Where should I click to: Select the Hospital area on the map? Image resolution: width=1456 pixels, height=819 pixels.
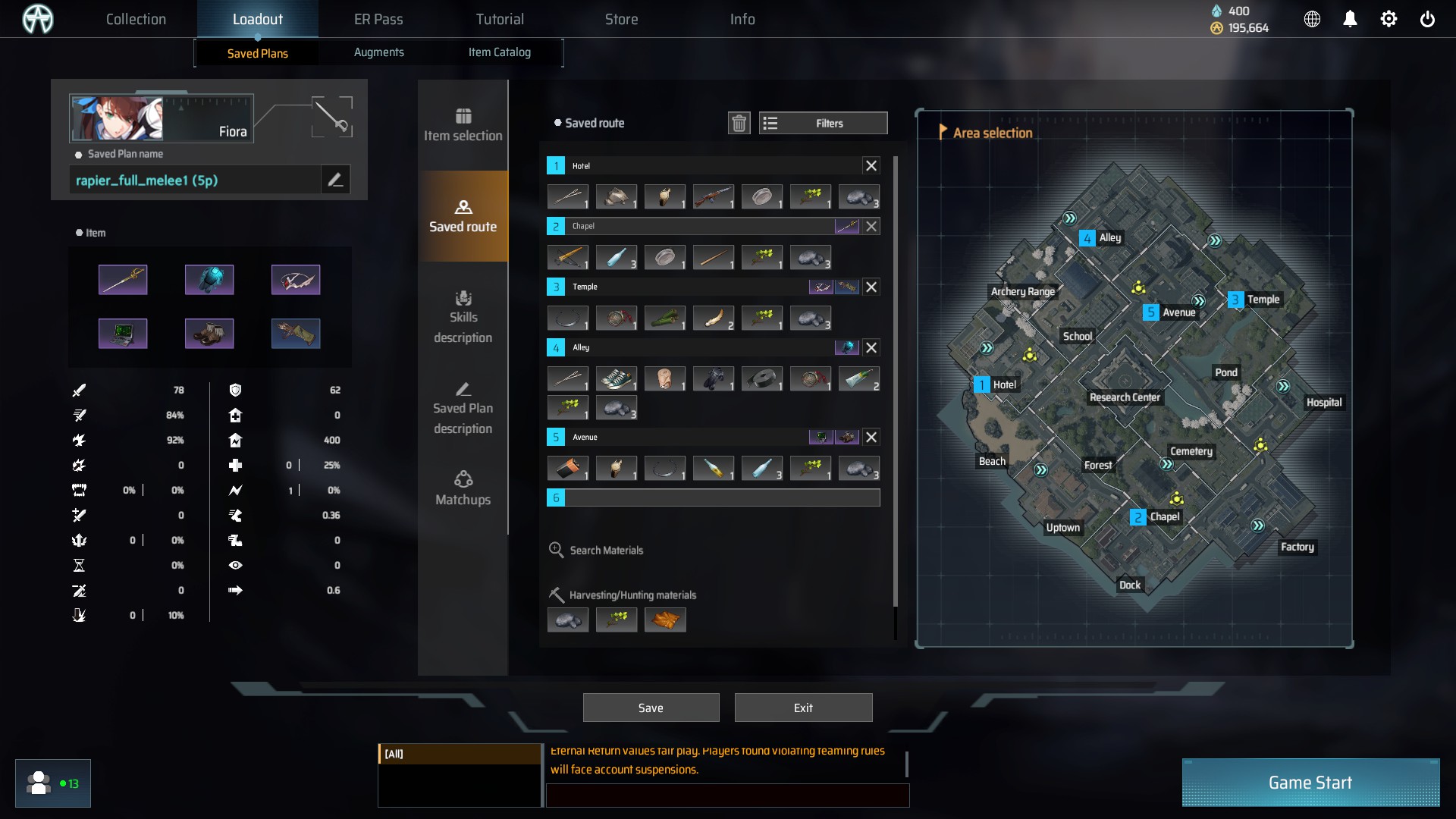tap(1323, 402)
